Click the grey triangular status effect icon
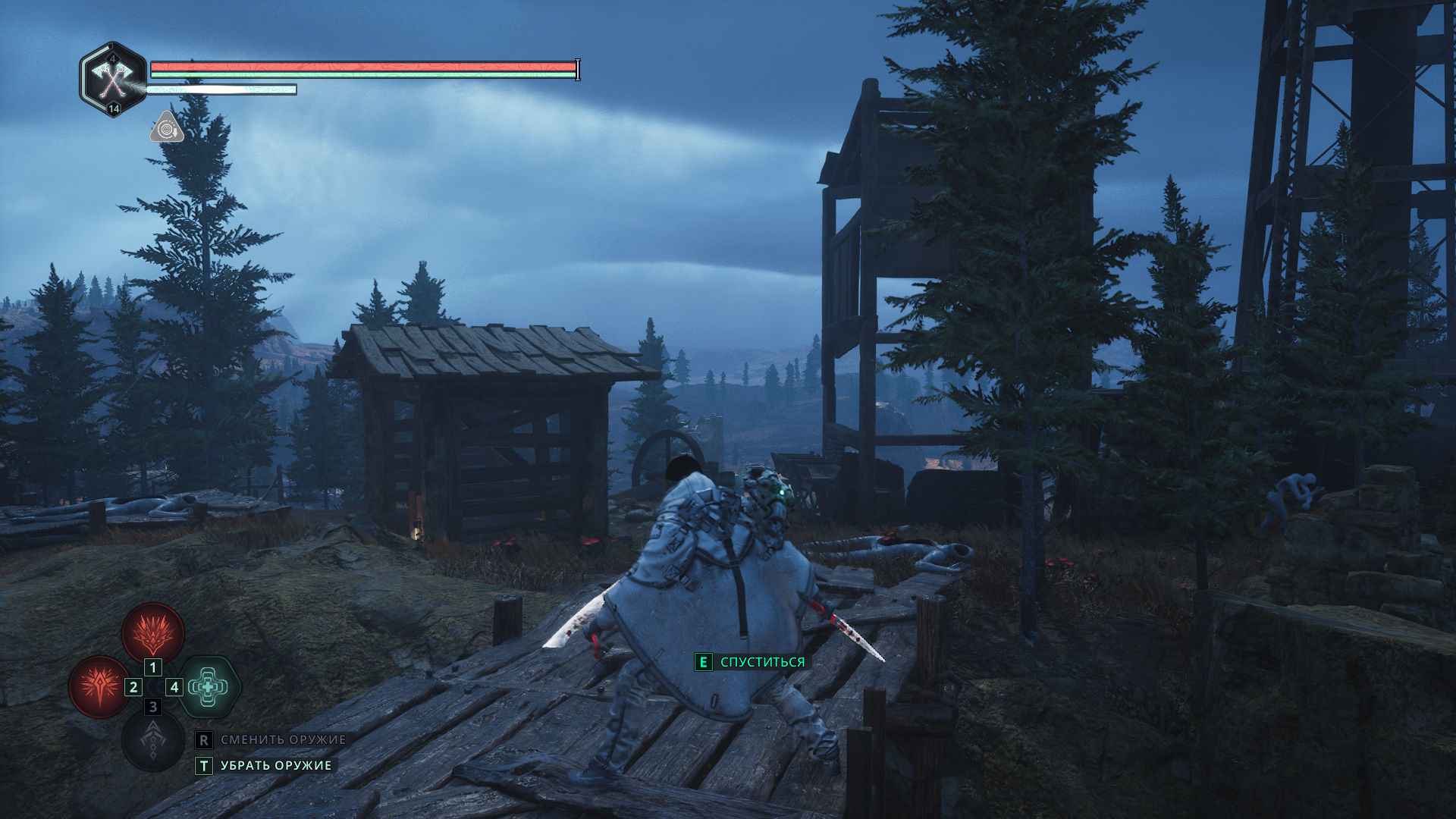The image size is (1456, 819). (x=167, y=129)
